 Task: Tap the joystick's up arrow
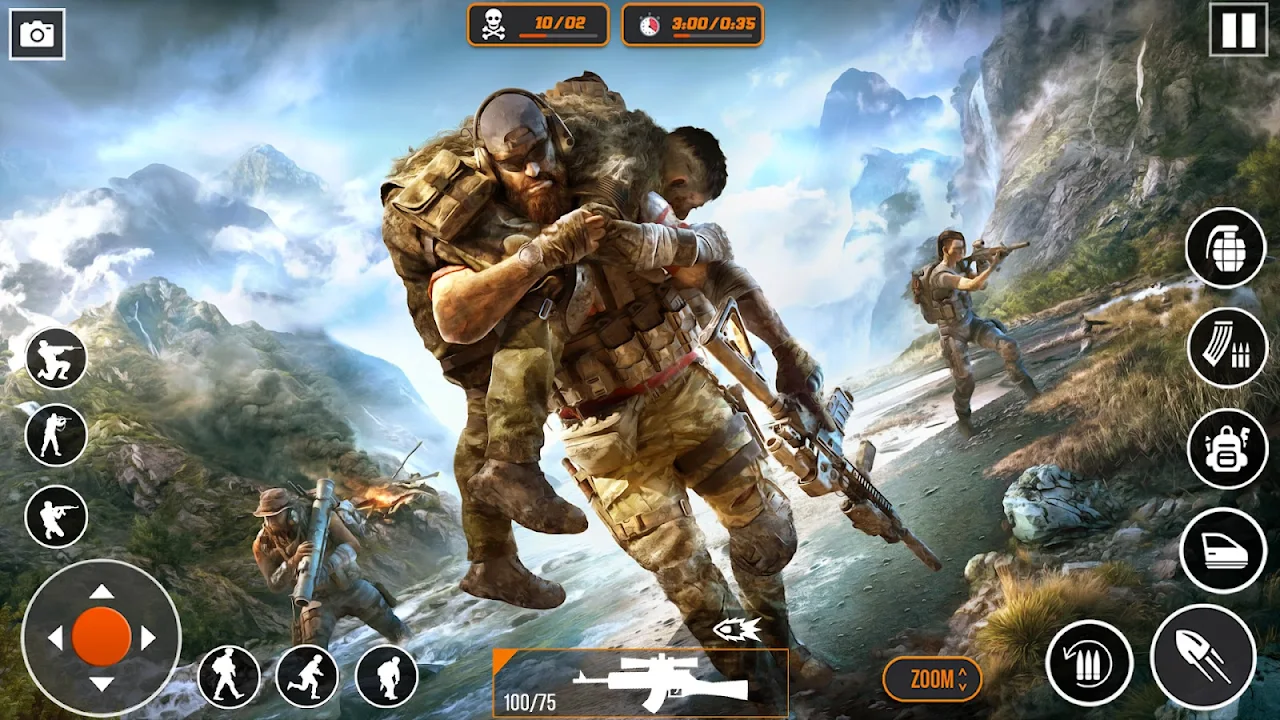click(x=101, y=592)
